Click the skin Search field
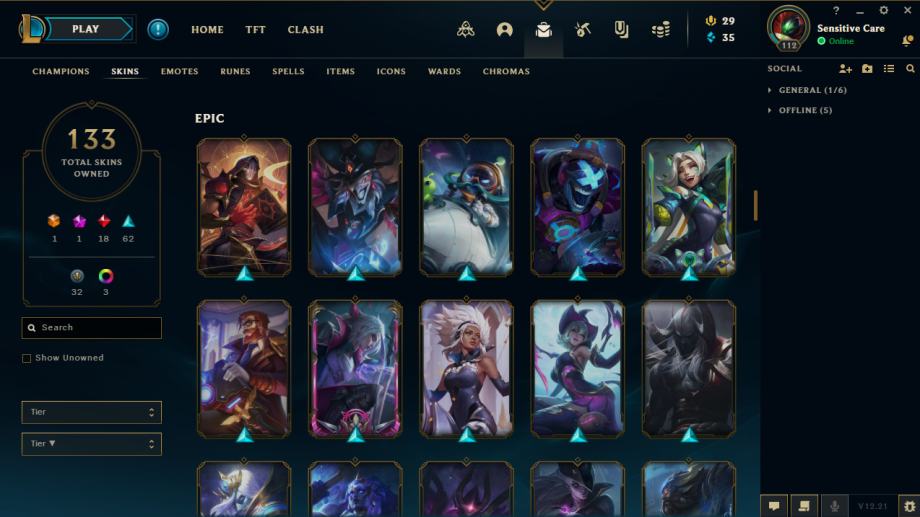The image size is (920, 517). [92, 328]
